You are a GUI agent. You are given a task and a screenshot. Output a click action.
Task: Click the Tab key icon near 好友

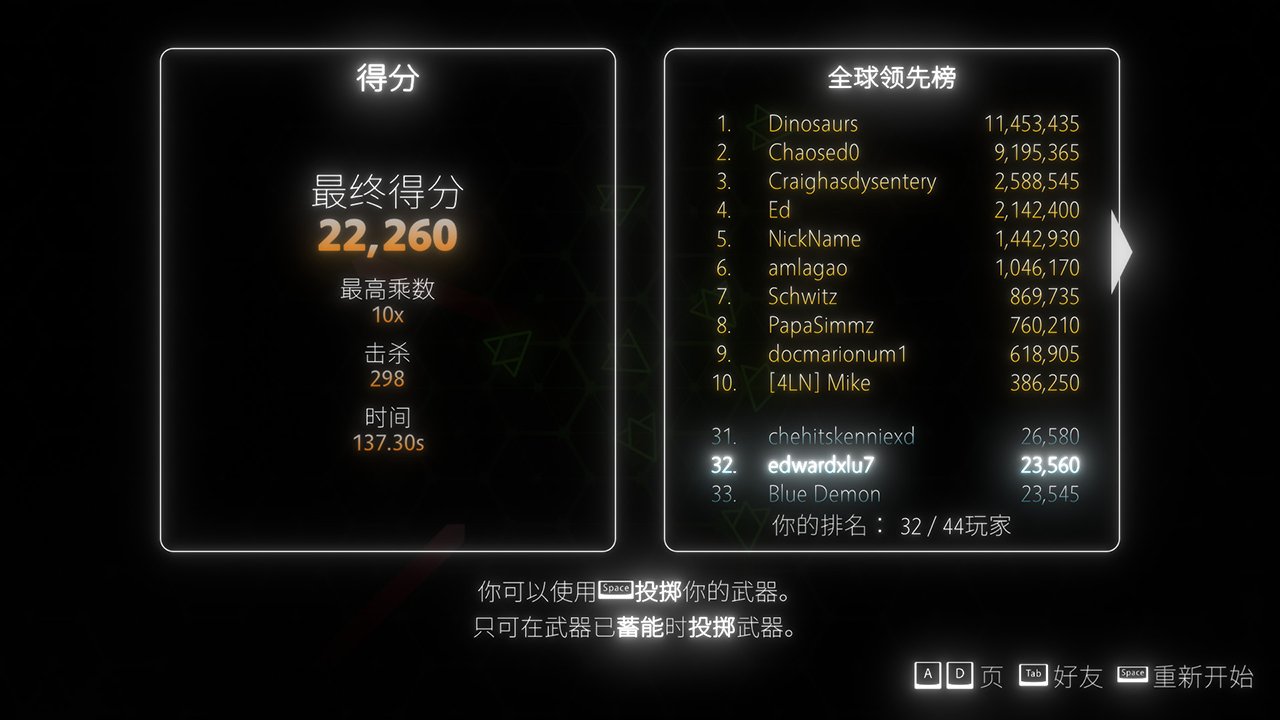[1032, 675]
